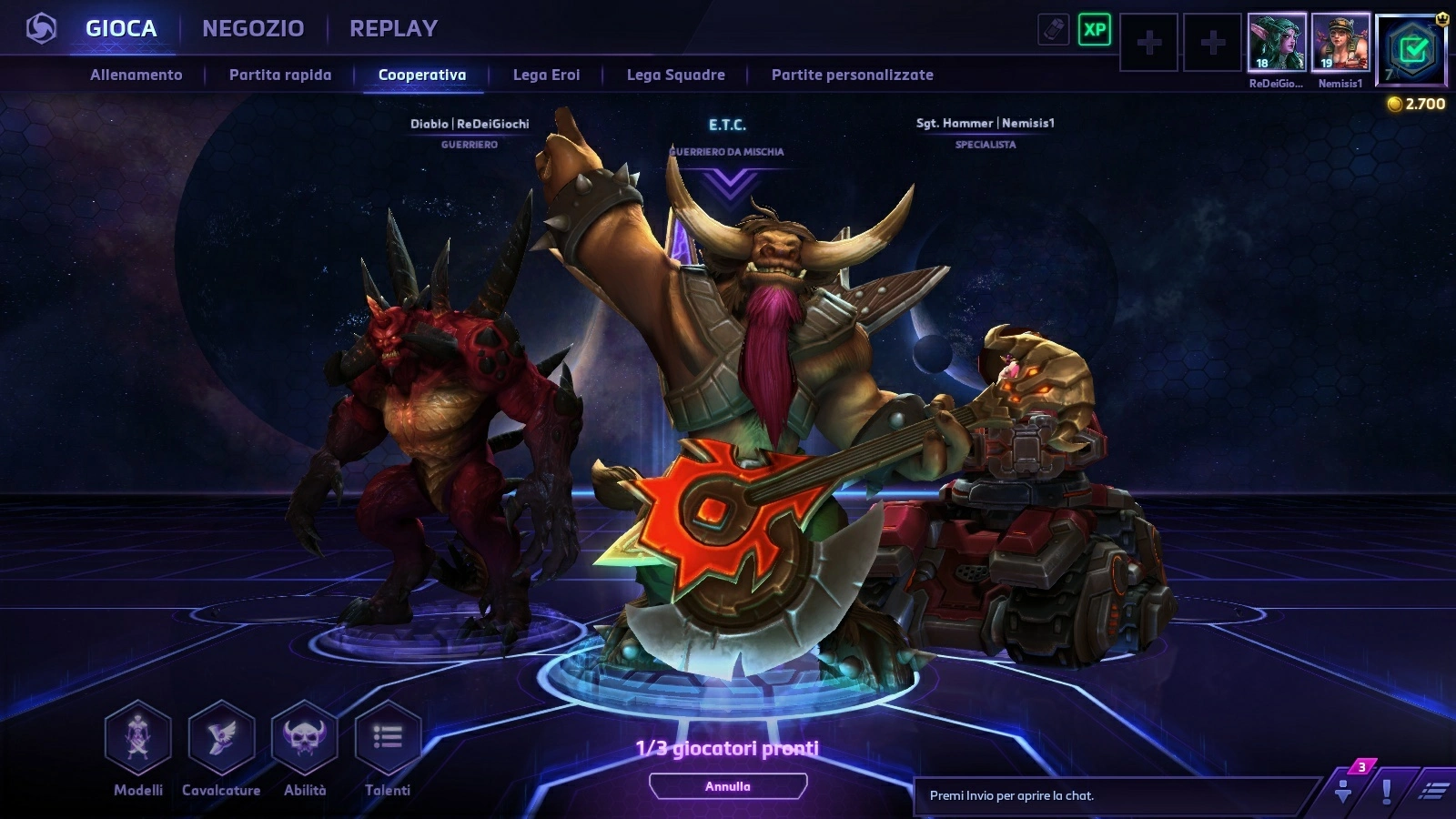Screen dimensions: 1456x819
Task: Show the hero Abilità panel
Action: point(305,737)
